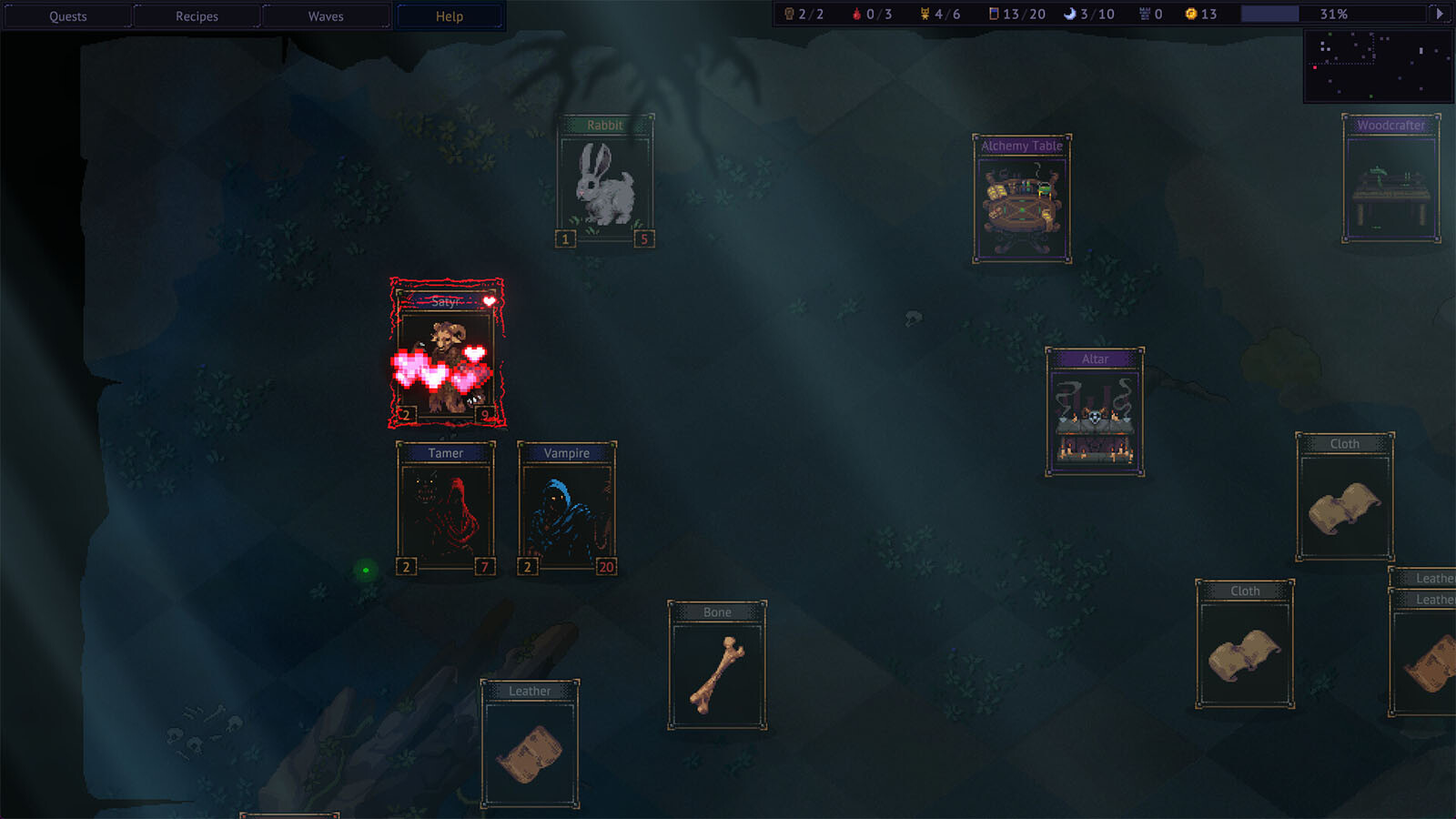
Task: Pick the Satyr card with hearts
Action: 447,353
